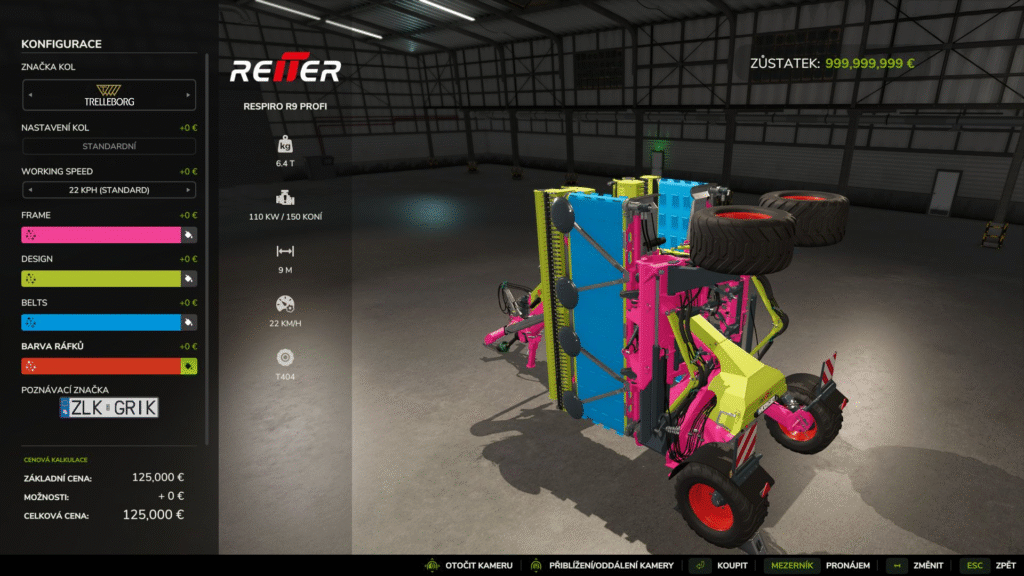The image size is (1024, 576).
Task: Select the blue Belts color bar
Action: coord(100,323)
